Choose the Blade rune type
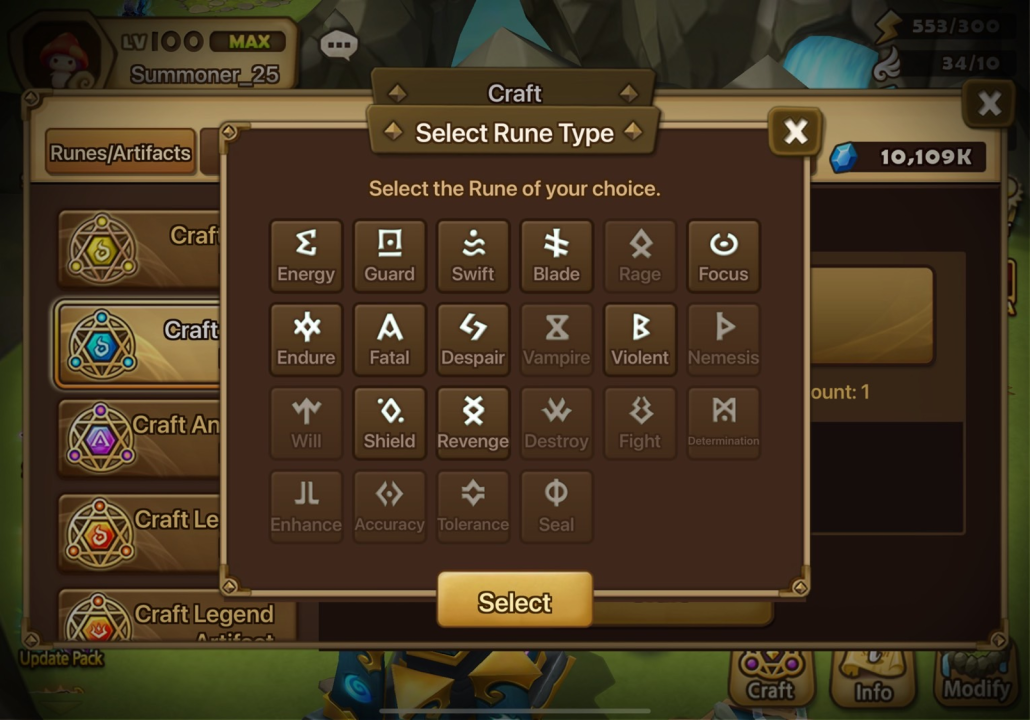Screen dimensions: 1030x720 556,256
